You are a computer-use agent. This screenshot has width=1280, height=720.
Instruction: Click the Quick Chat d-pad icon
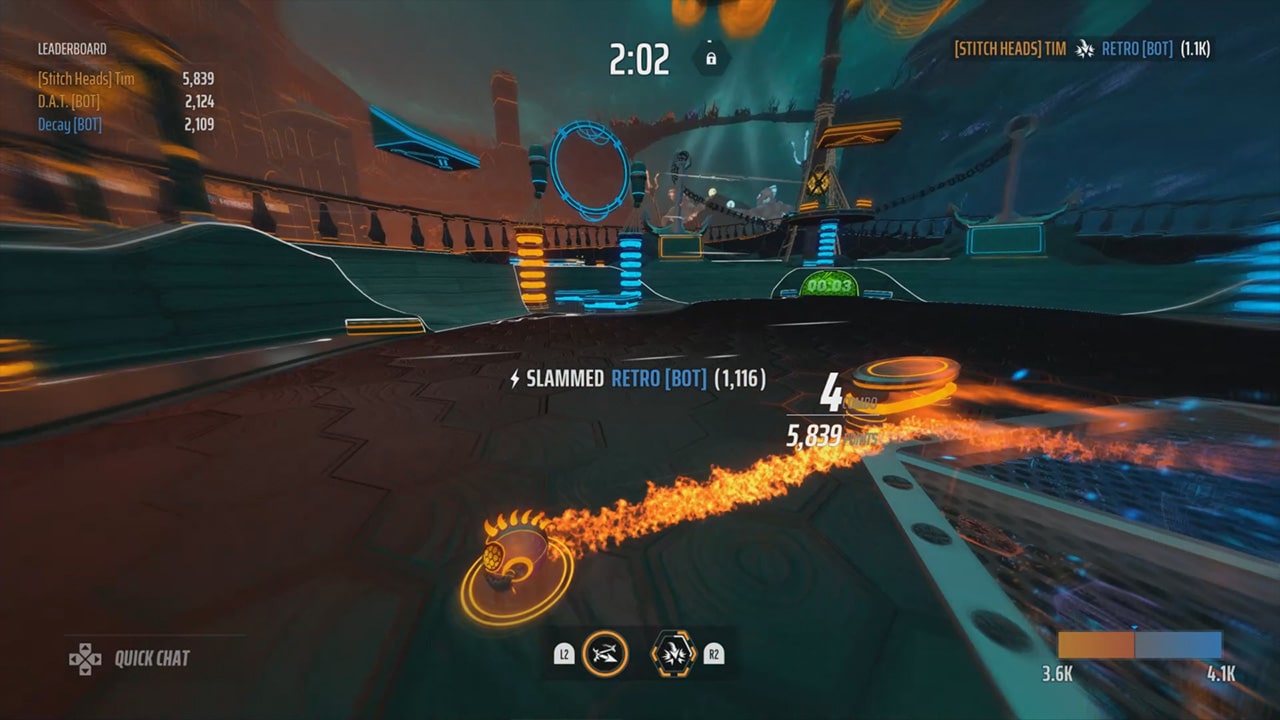[85, 659]
